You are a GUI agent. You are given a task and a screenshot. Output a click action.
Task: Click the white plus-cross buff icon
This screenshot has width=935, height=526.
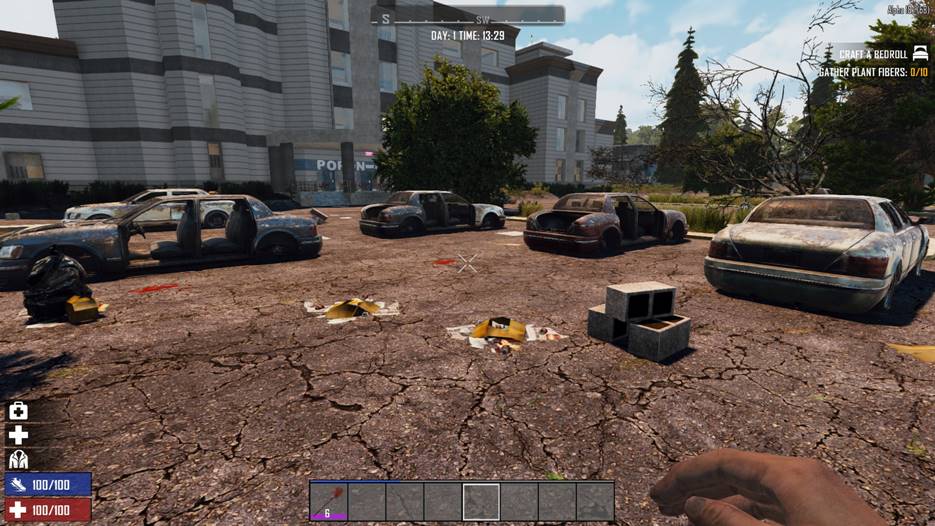18,435
